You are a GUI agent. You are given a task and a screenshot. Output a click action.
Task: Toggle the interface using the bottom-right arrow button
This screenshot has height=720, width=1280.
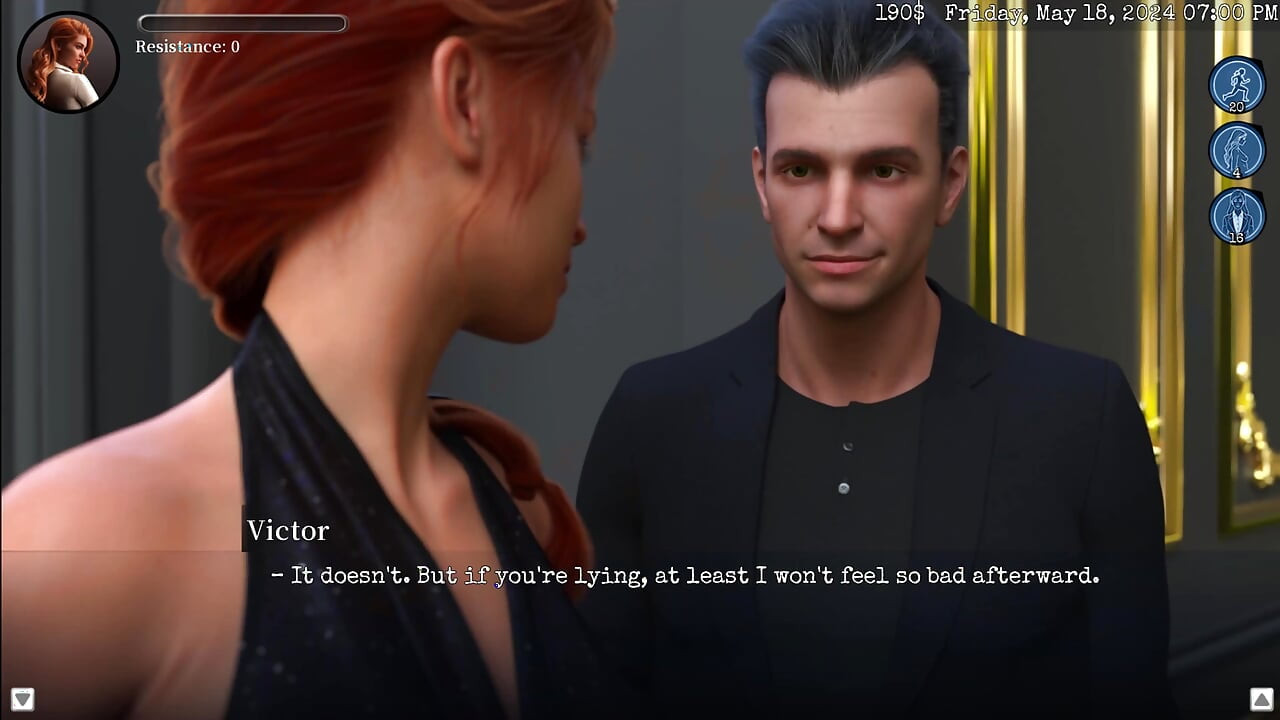tap(1261, 699)
